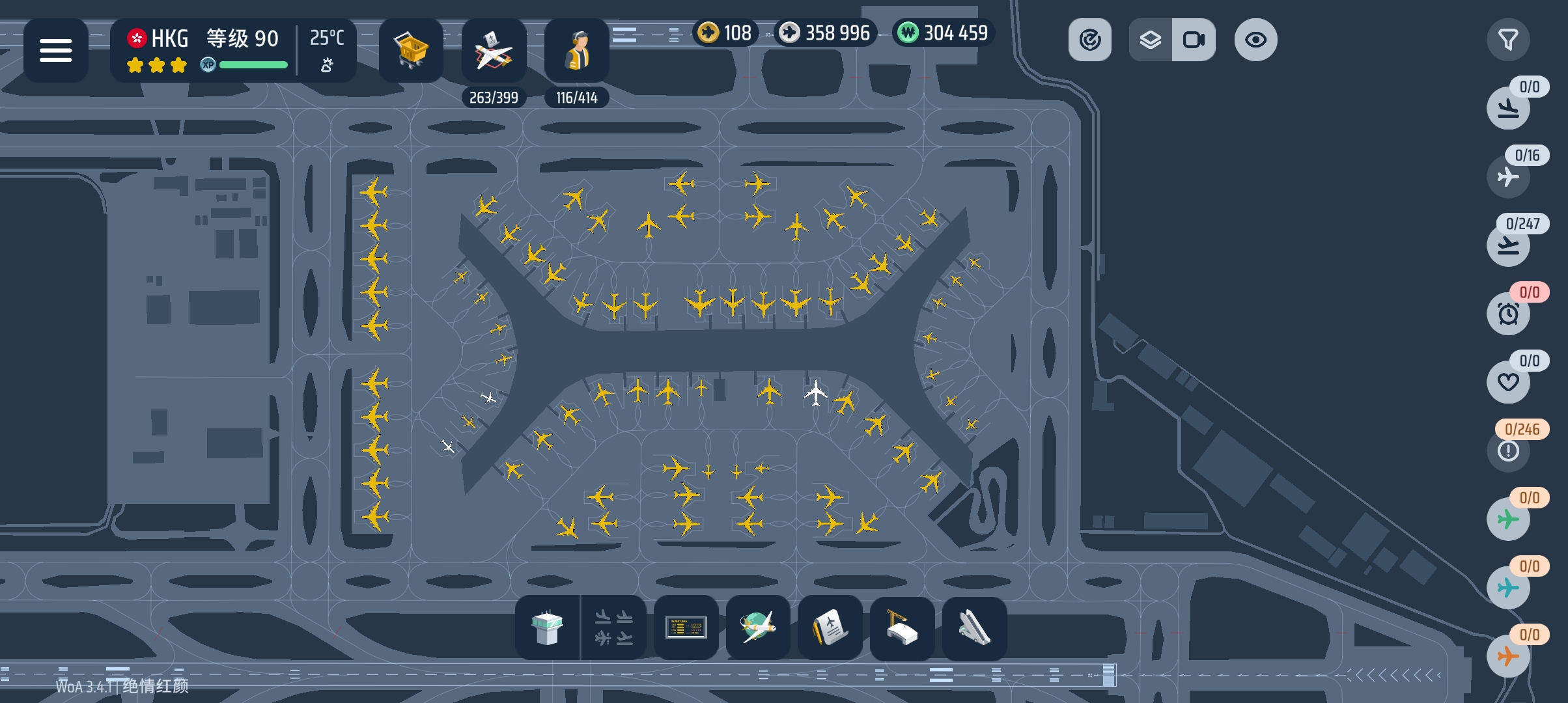Open the arrivals and departures panel
The image size is (1568, 703).
613,628
